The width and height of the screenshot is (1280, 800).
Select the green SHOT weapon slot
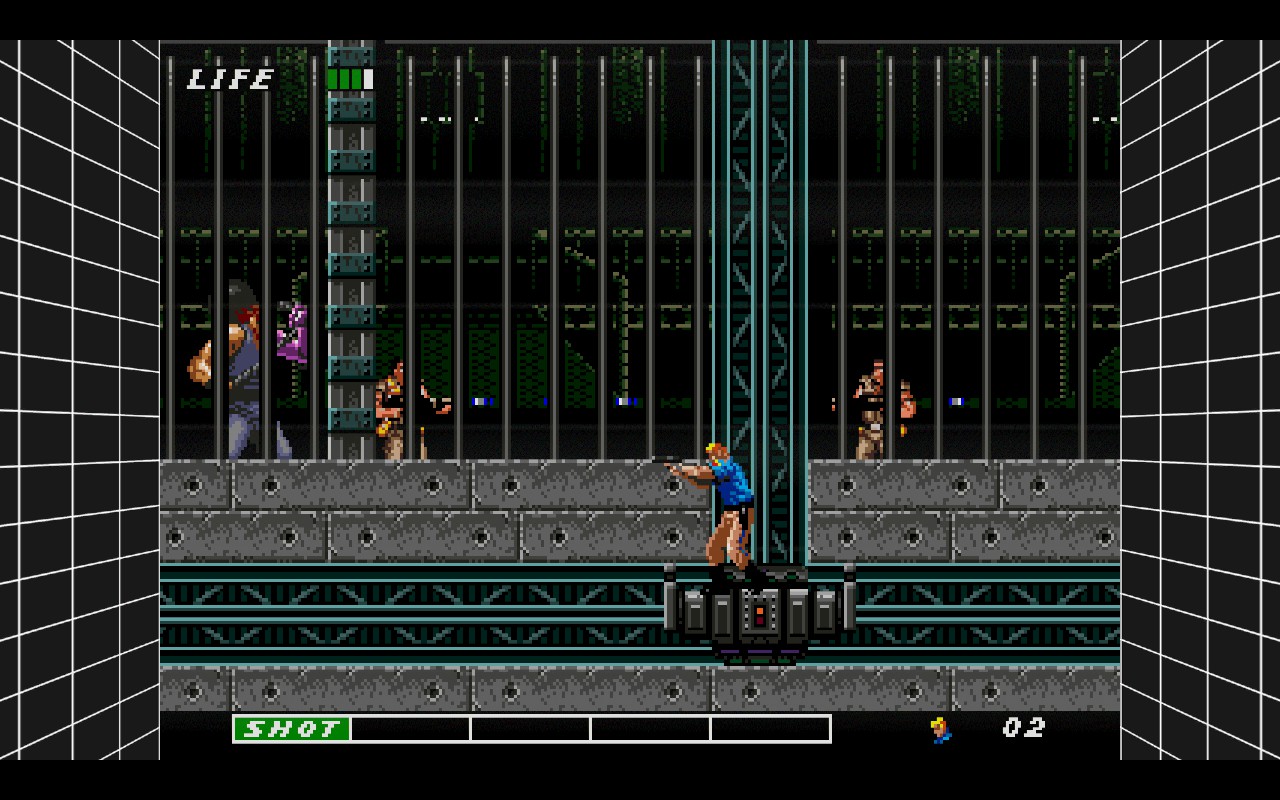(292, 729)
